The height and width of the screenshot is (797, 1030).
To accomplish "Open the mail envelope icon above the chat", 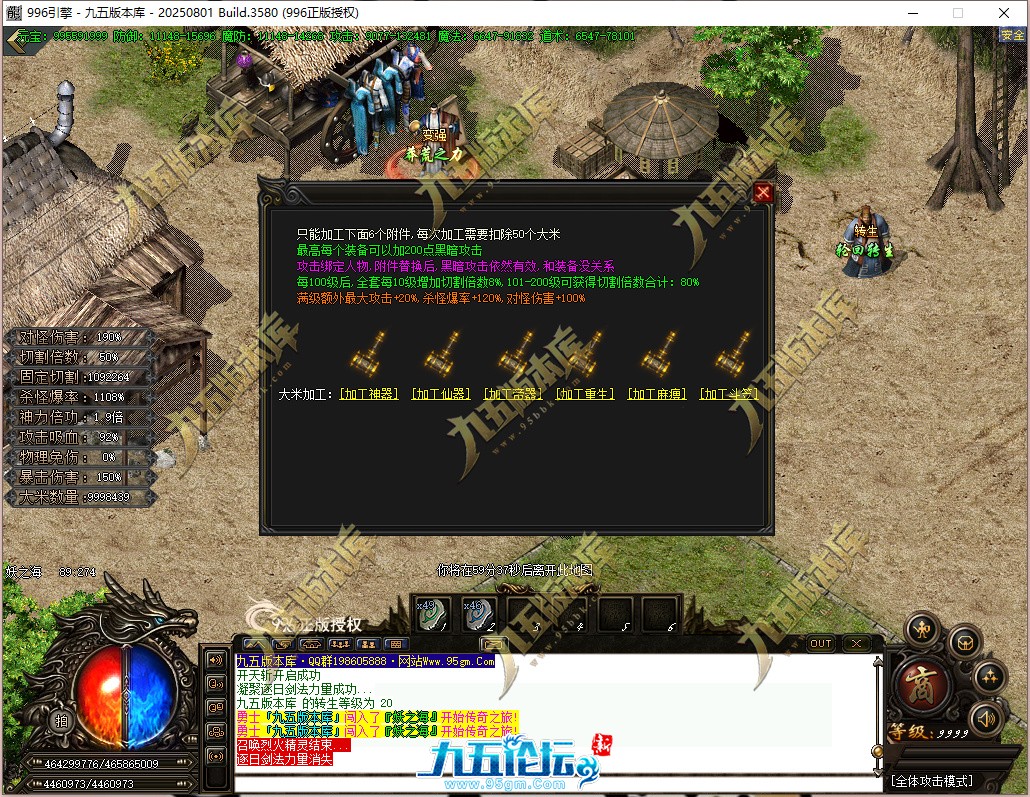I will [493, 643].
